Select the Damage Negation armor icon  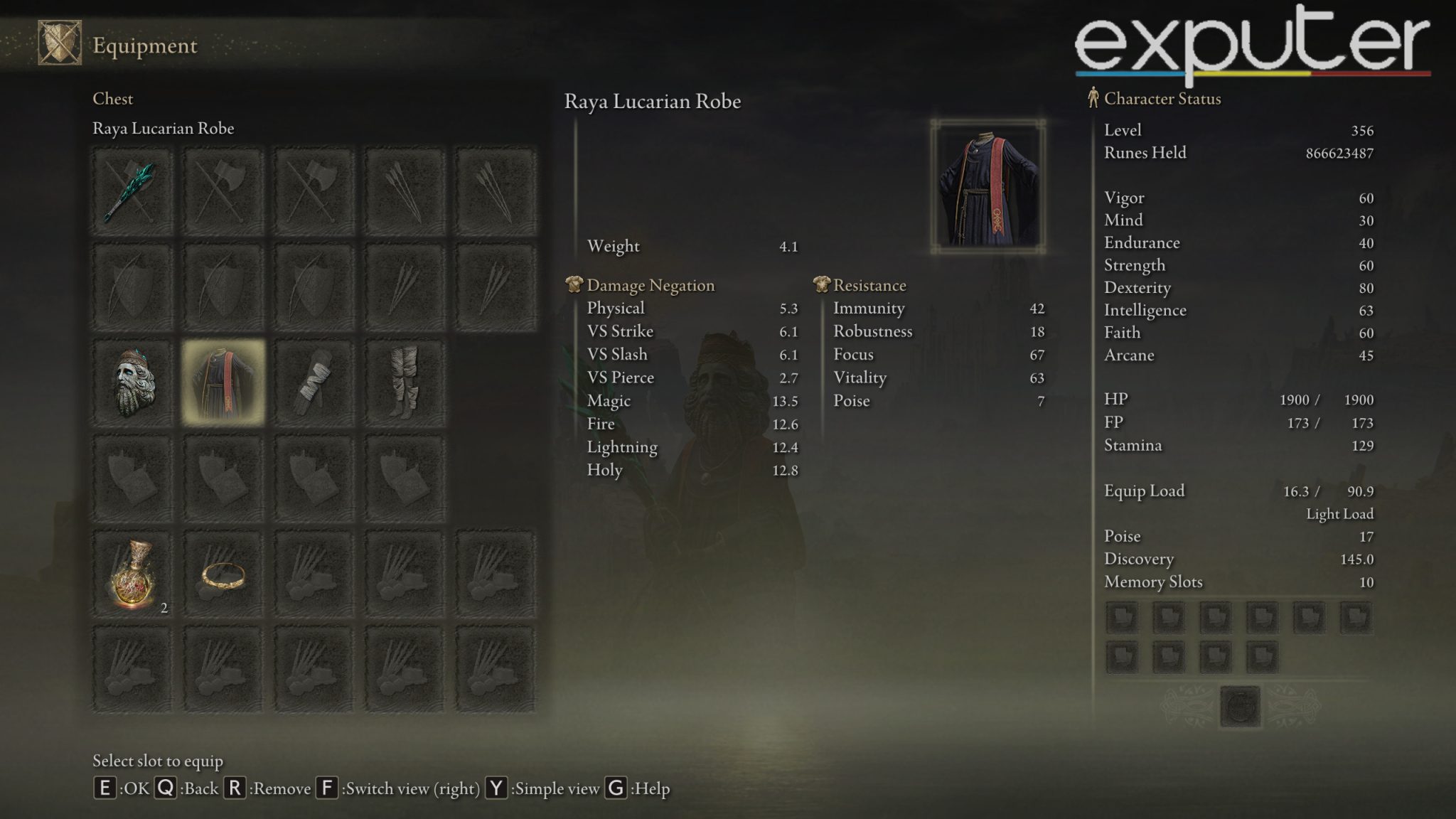573,285
